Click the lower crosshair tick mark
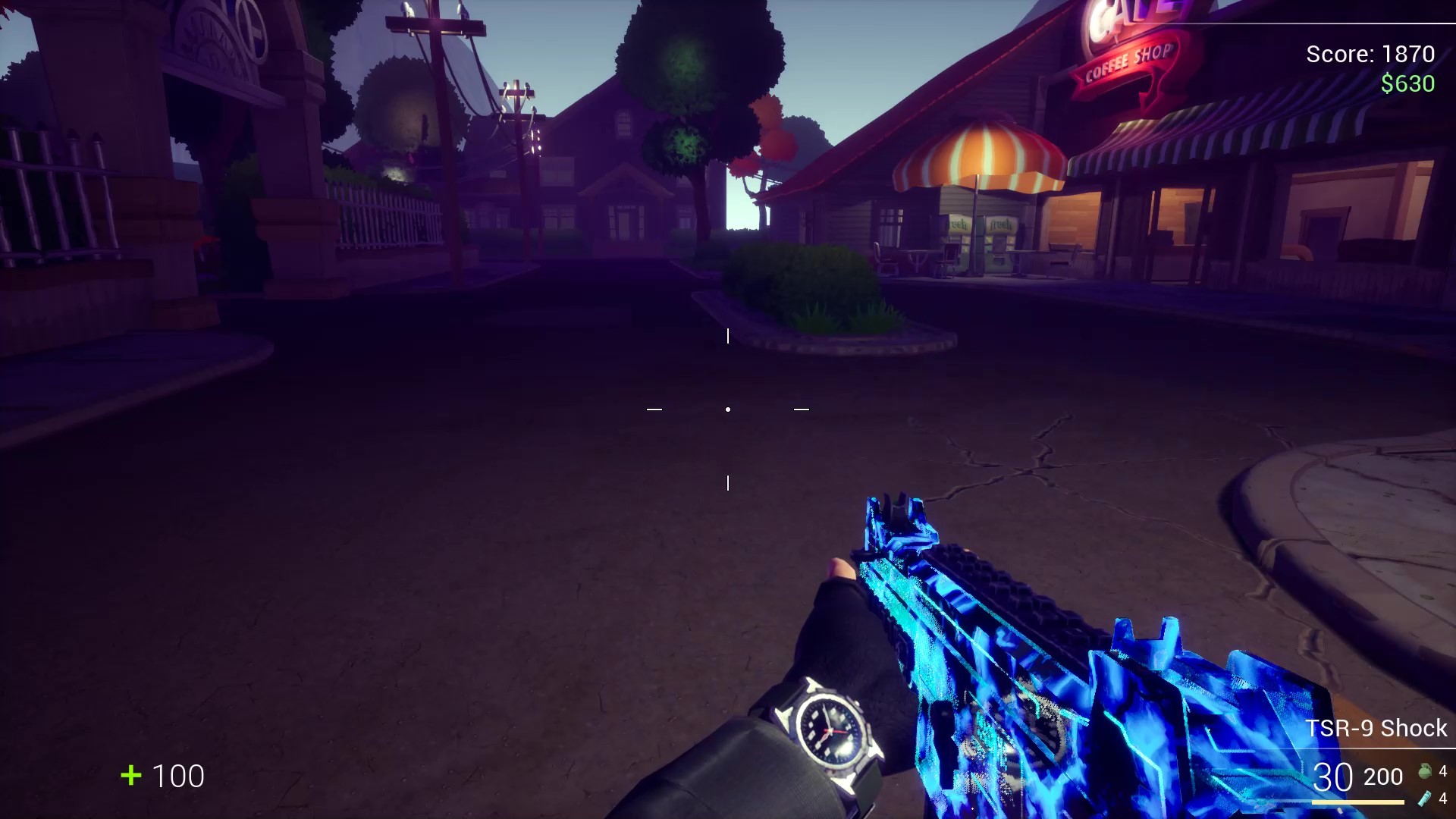 click(x=729, y=481)
